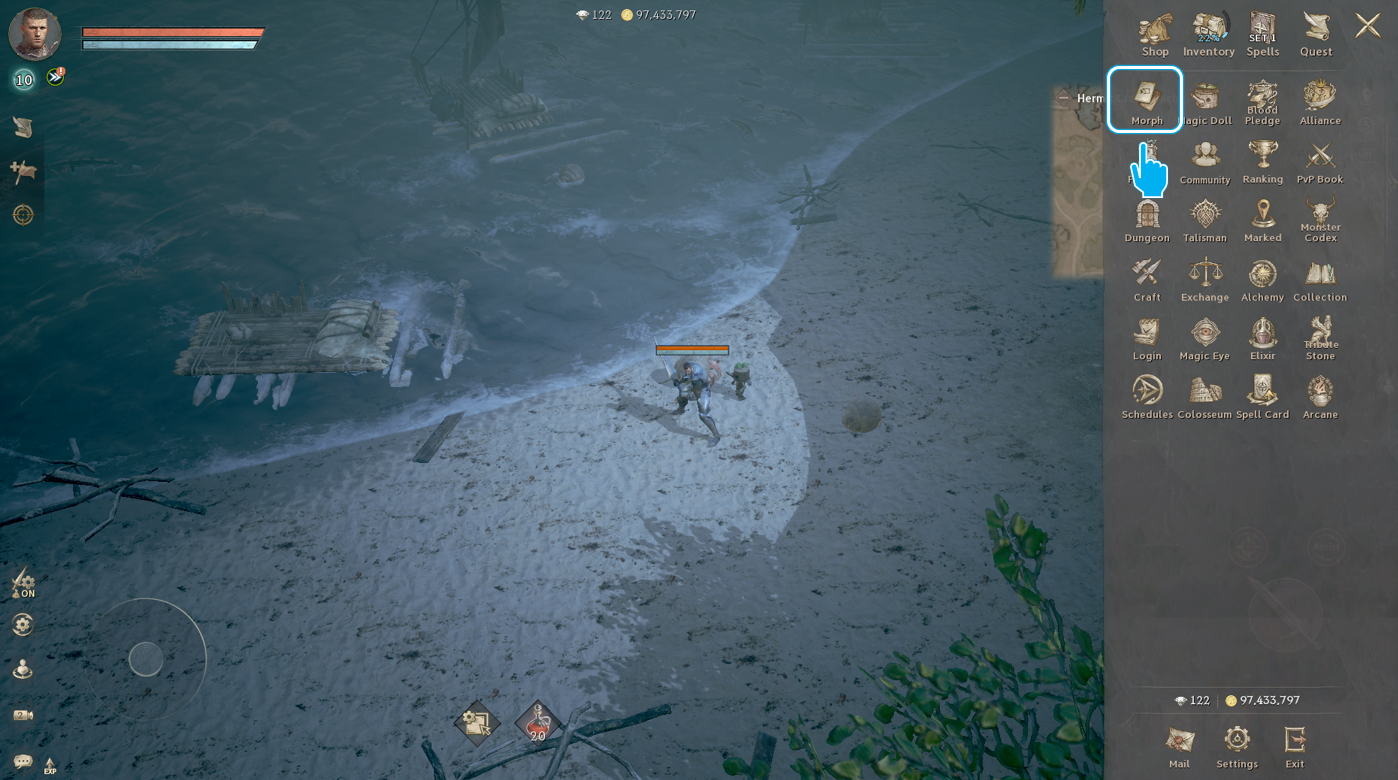The width and height of the screenshot is (1398, 780).
Task: Enter the Dungeon menu
Action: 1147,220
